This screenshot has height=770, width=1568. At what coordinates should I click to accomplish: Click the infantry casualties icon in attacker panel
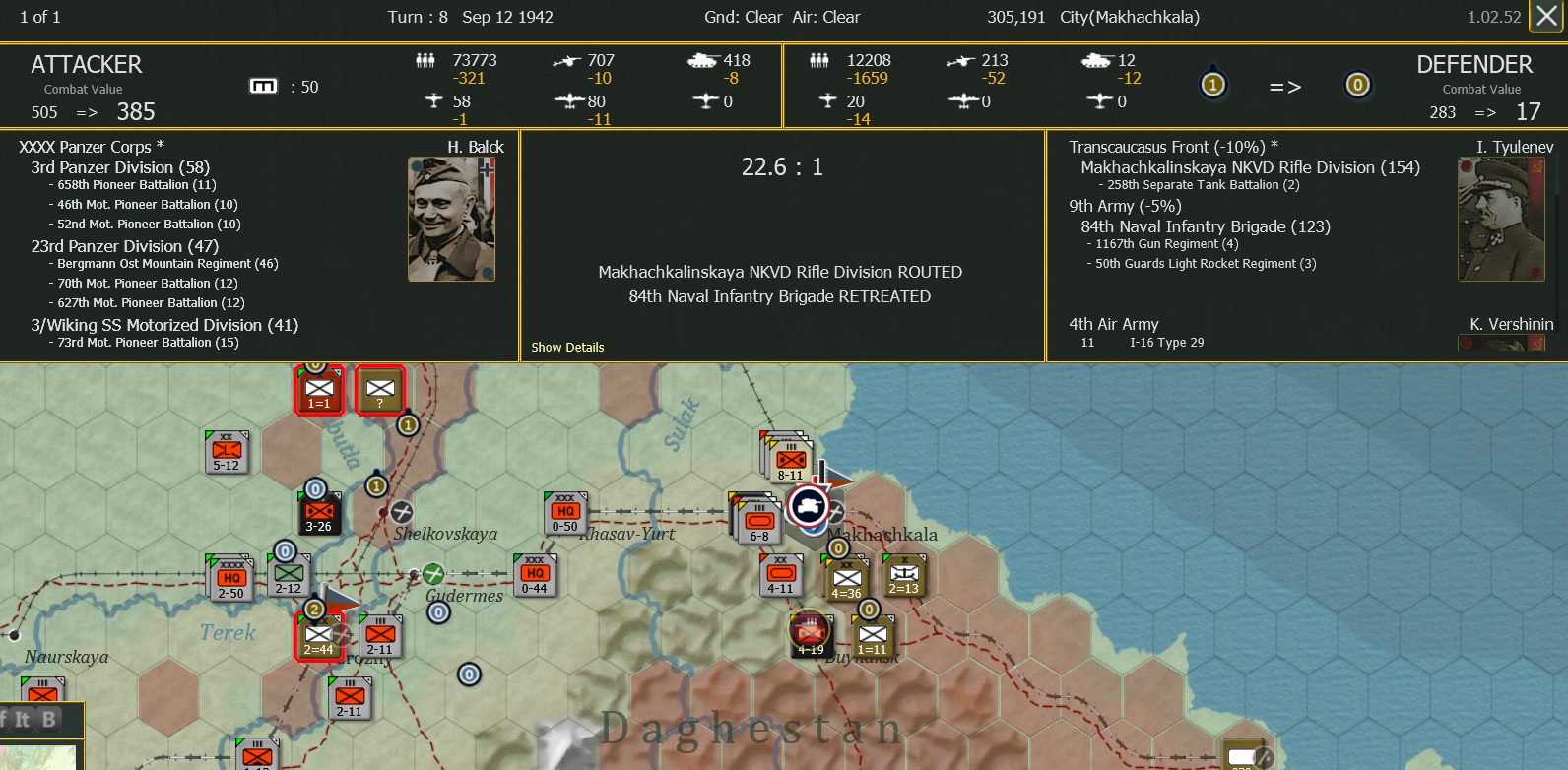click(425, 60)
